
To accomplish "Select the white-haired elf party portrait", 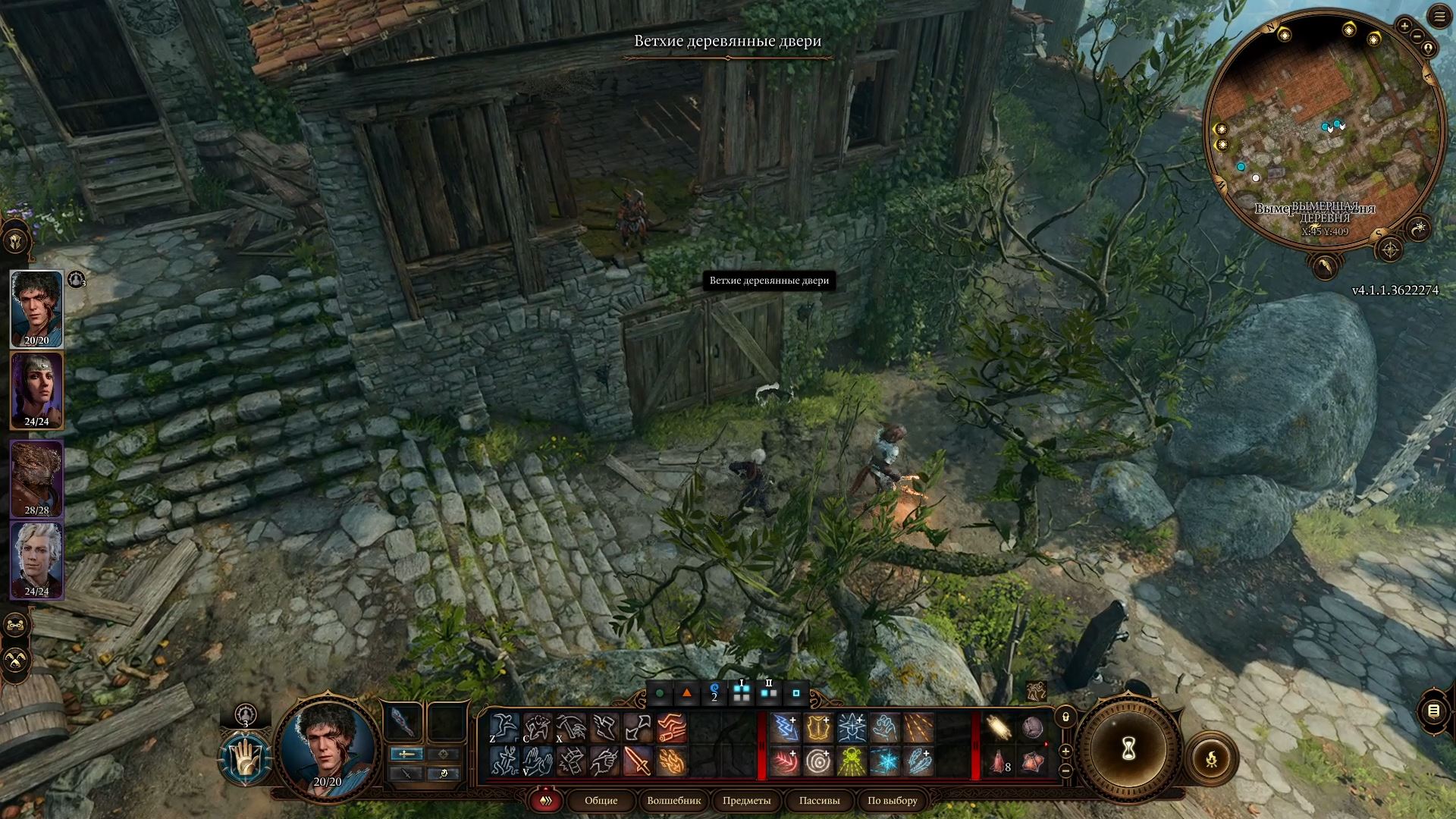I will click(36, 560).
